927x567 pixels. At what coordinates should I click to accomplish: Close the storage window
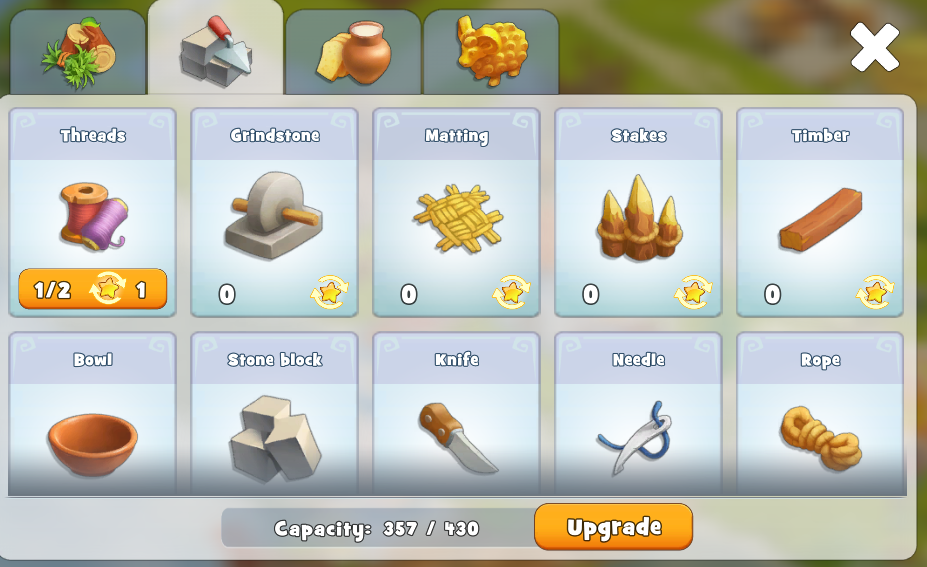(x=874, y=47)
